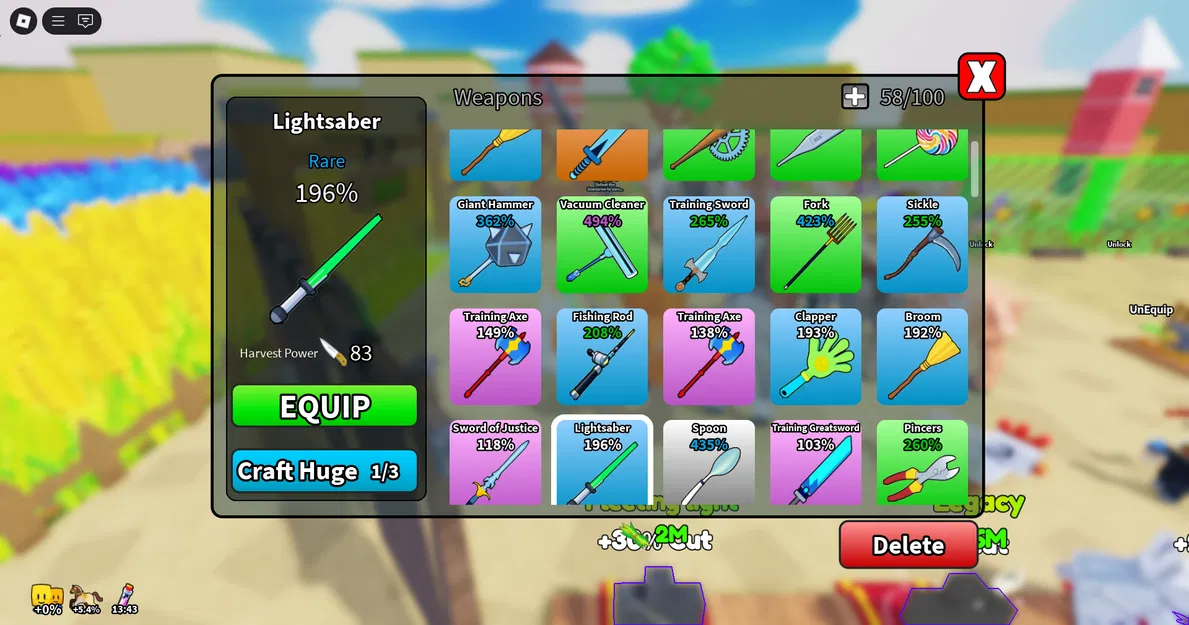Select the Sword of Justice

point(495,463)
